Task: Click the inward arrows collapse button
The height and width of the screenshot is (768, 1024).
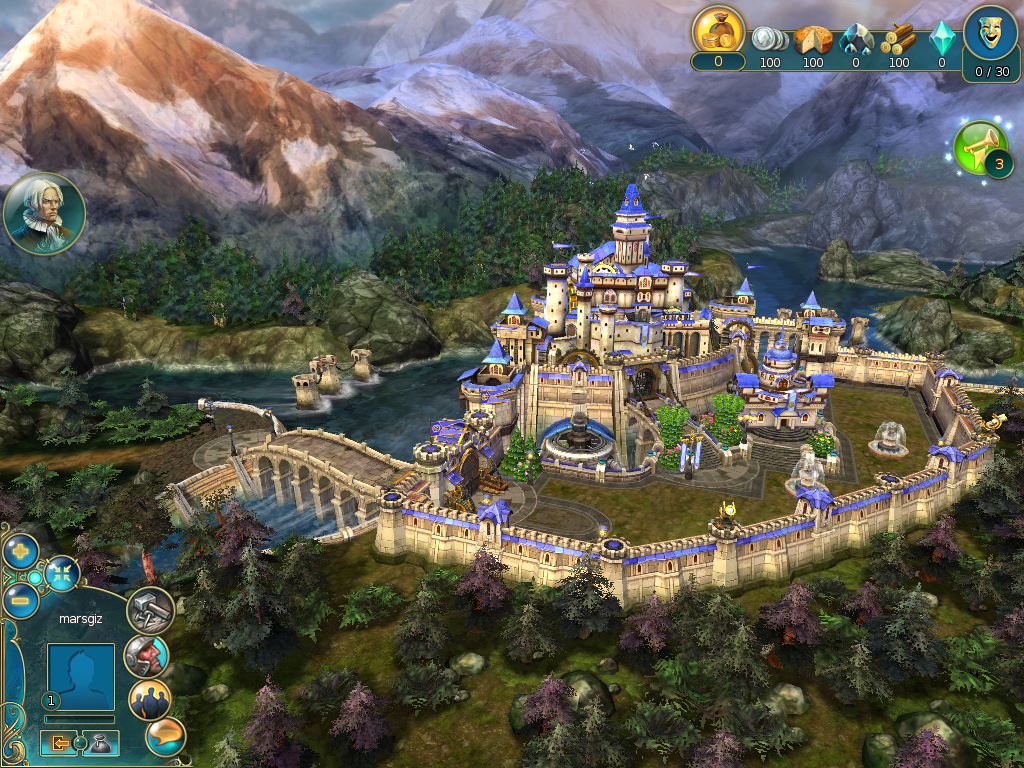Action: [x=63, y=573]
